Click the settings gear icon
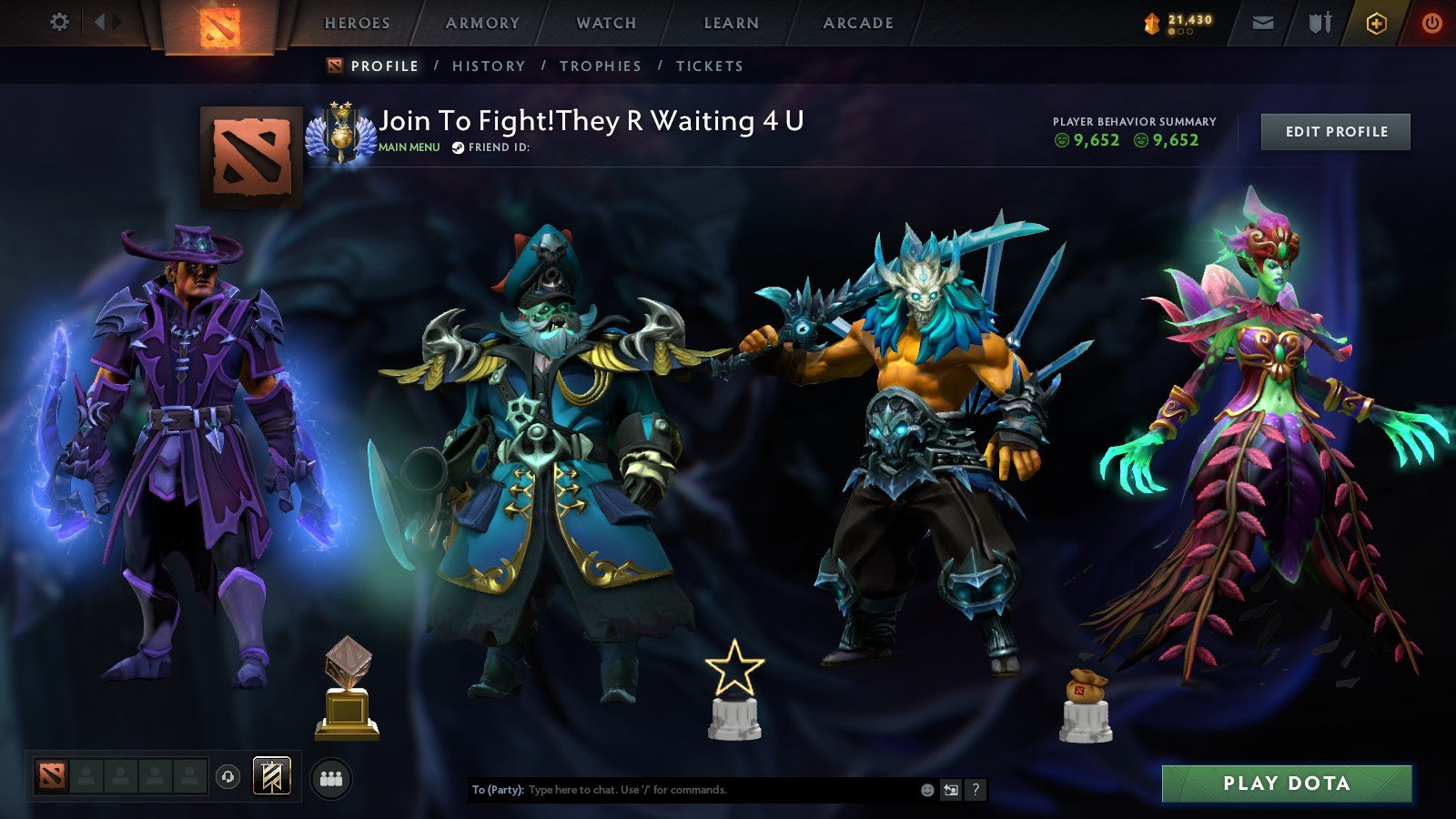 (60, 20)
